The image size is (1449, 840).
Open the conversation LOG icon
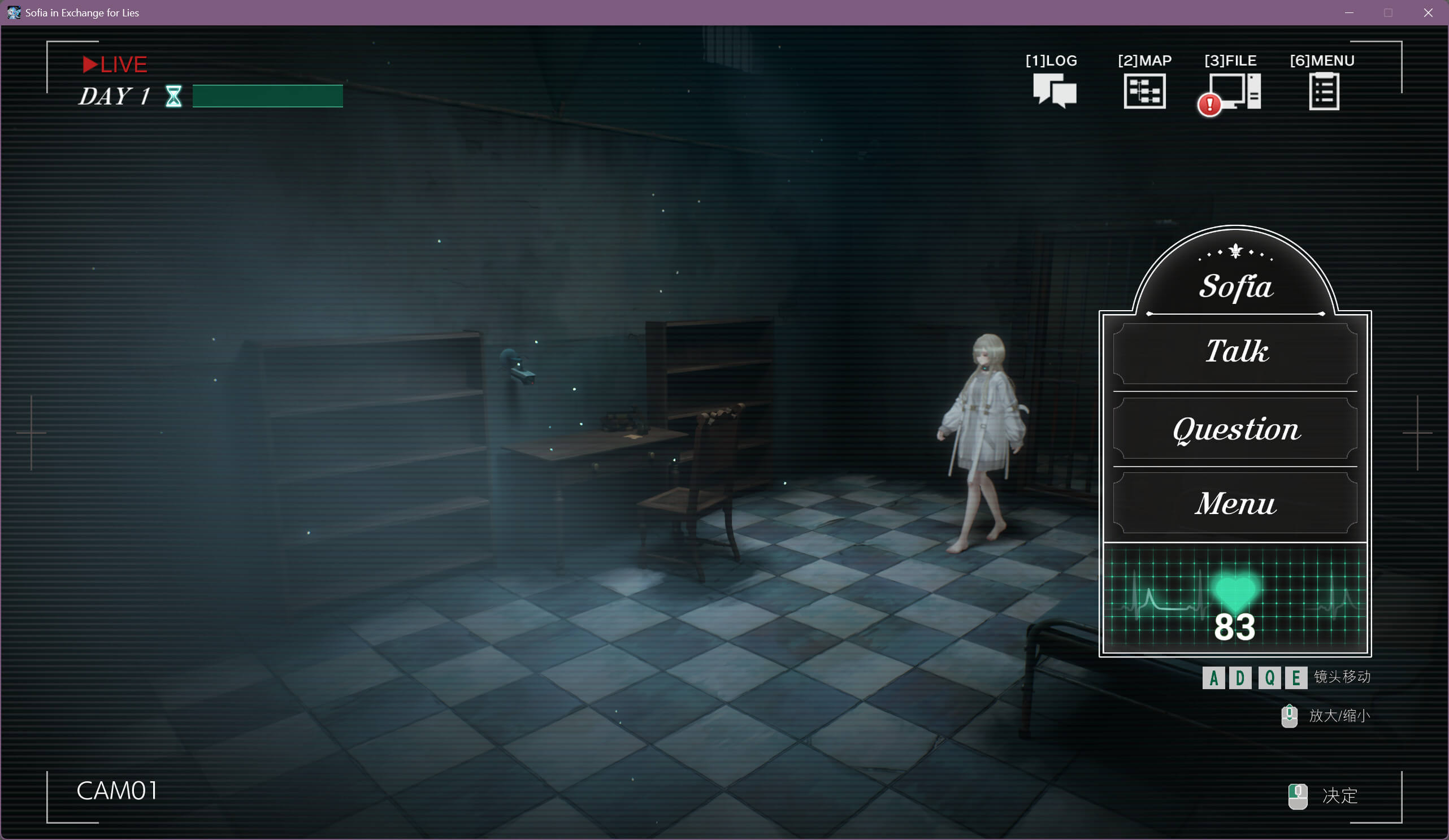1053,90
